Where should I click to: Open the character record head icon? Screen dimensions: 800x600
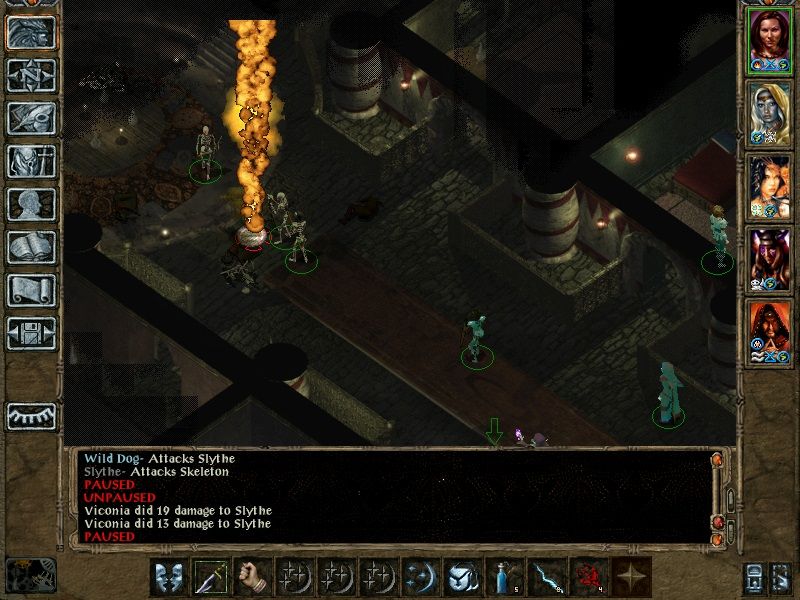(31, 204)
